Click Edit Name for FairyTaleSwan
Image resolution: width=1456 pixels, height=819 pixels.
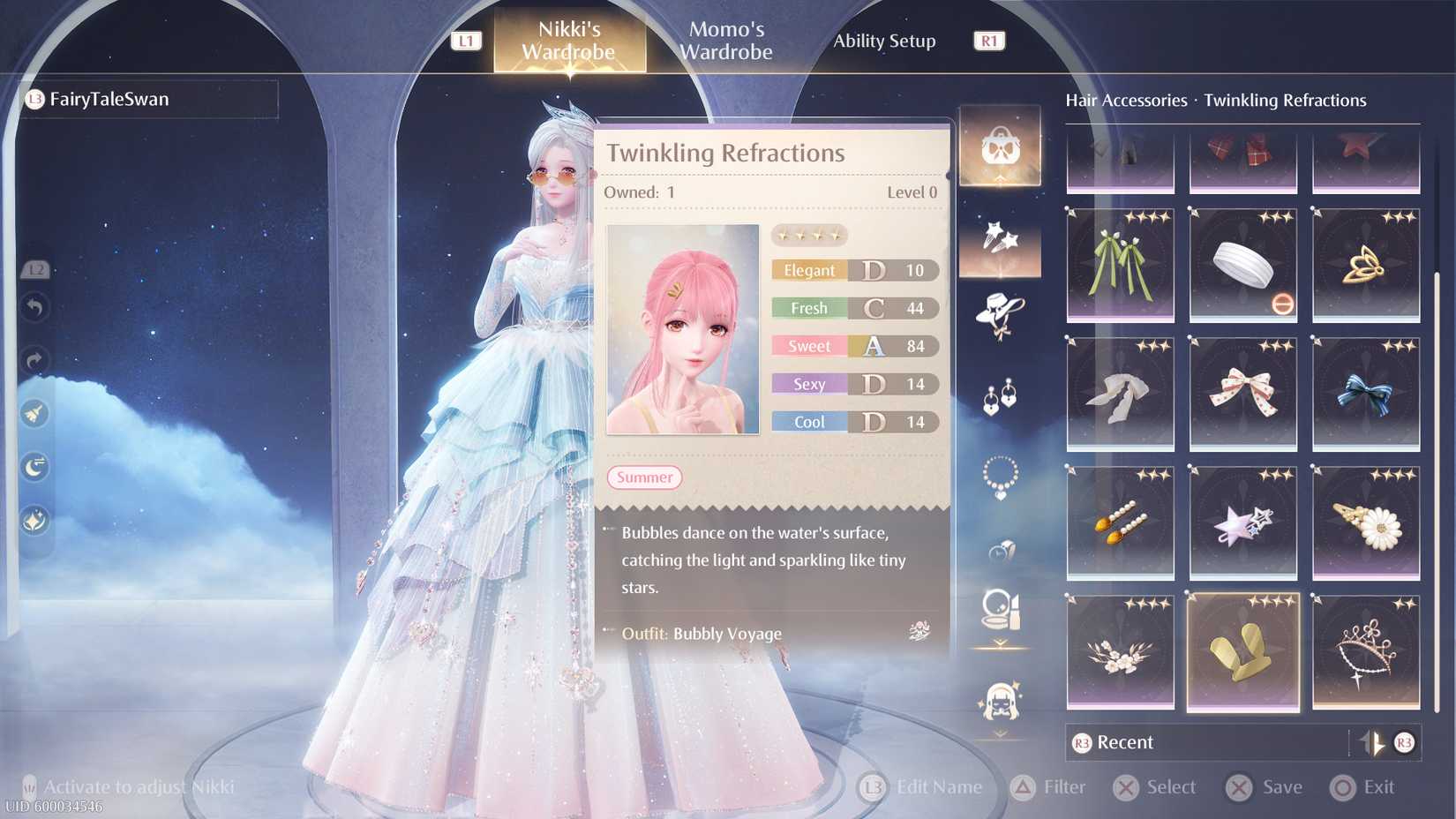(x=921, y=786)
